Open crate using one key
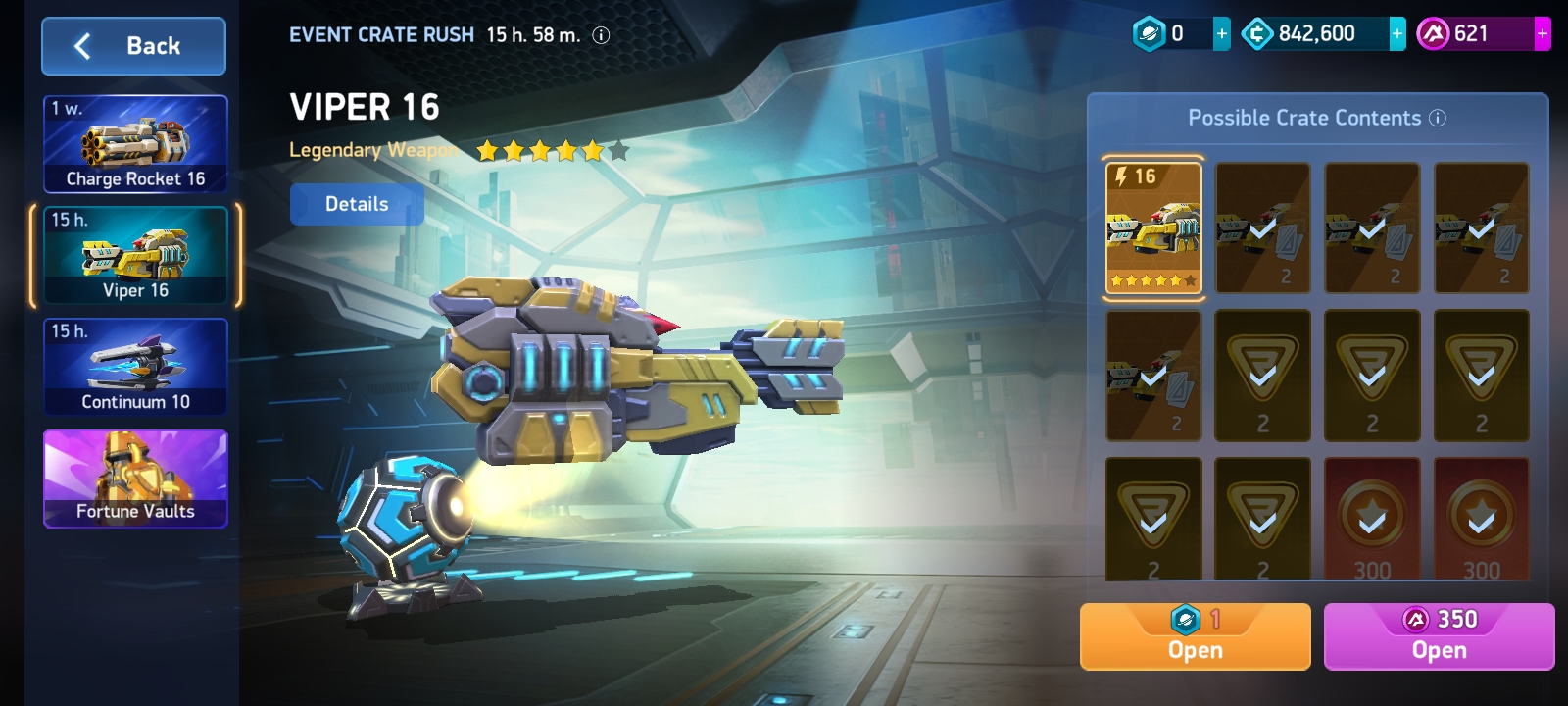This screenshot has width=1568, height=706. (x=1195, y=636)
